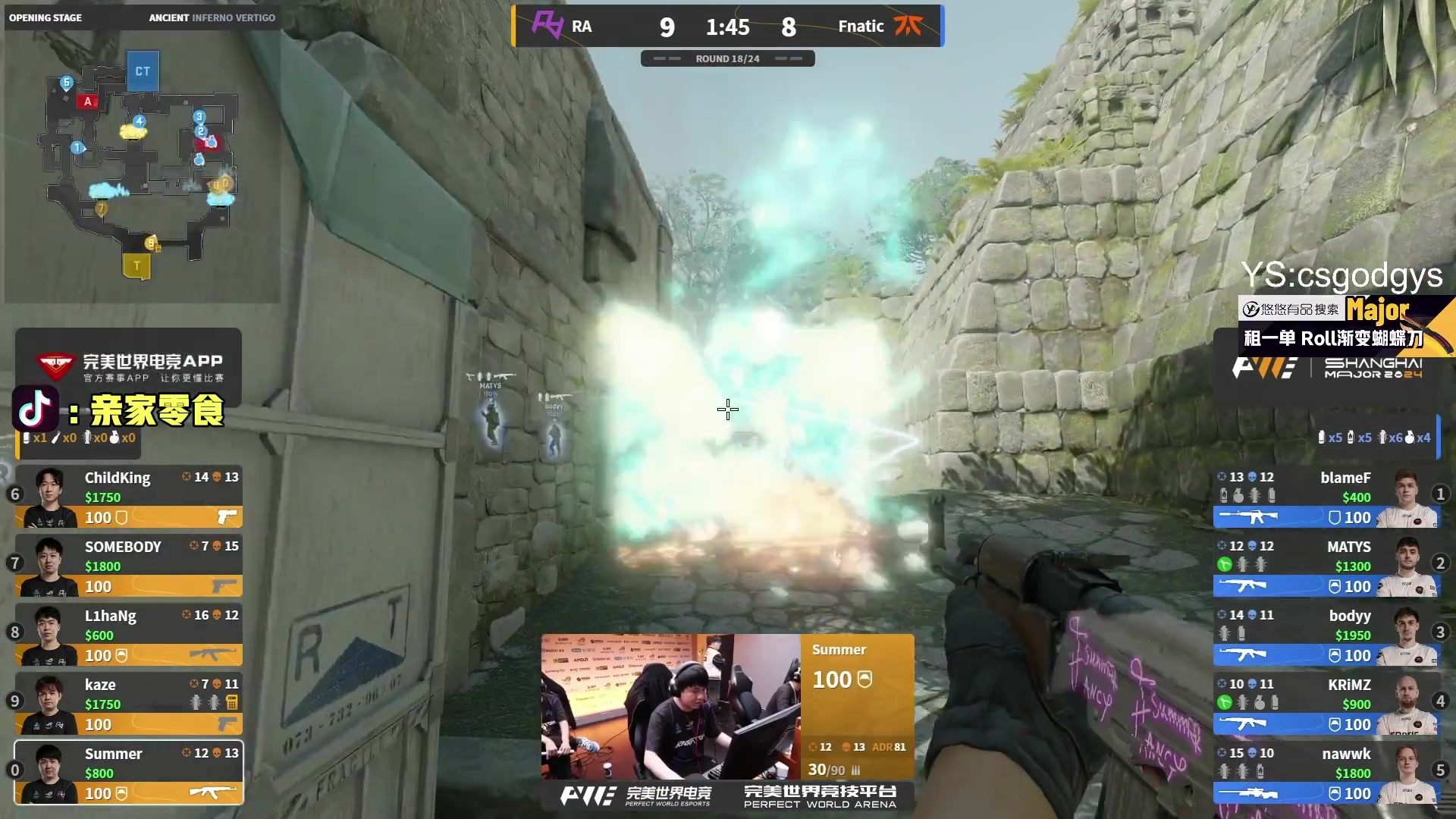This screenshot has height=819, width=1456.
Task: Spectate nawwk from the player list
Action: [1327, 773]
